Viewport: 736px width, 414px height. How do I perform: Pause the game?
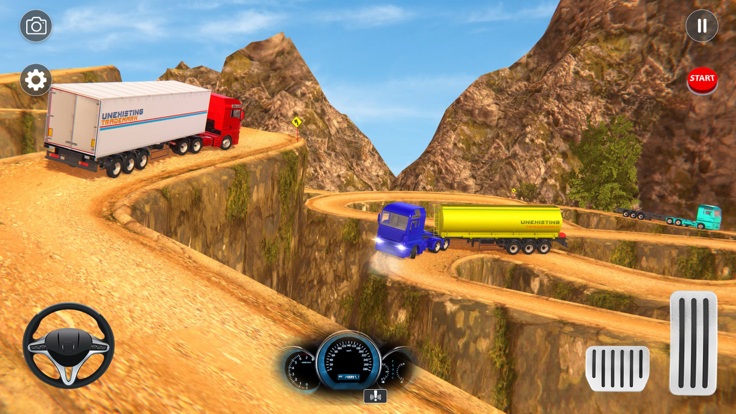click(701, 26)
